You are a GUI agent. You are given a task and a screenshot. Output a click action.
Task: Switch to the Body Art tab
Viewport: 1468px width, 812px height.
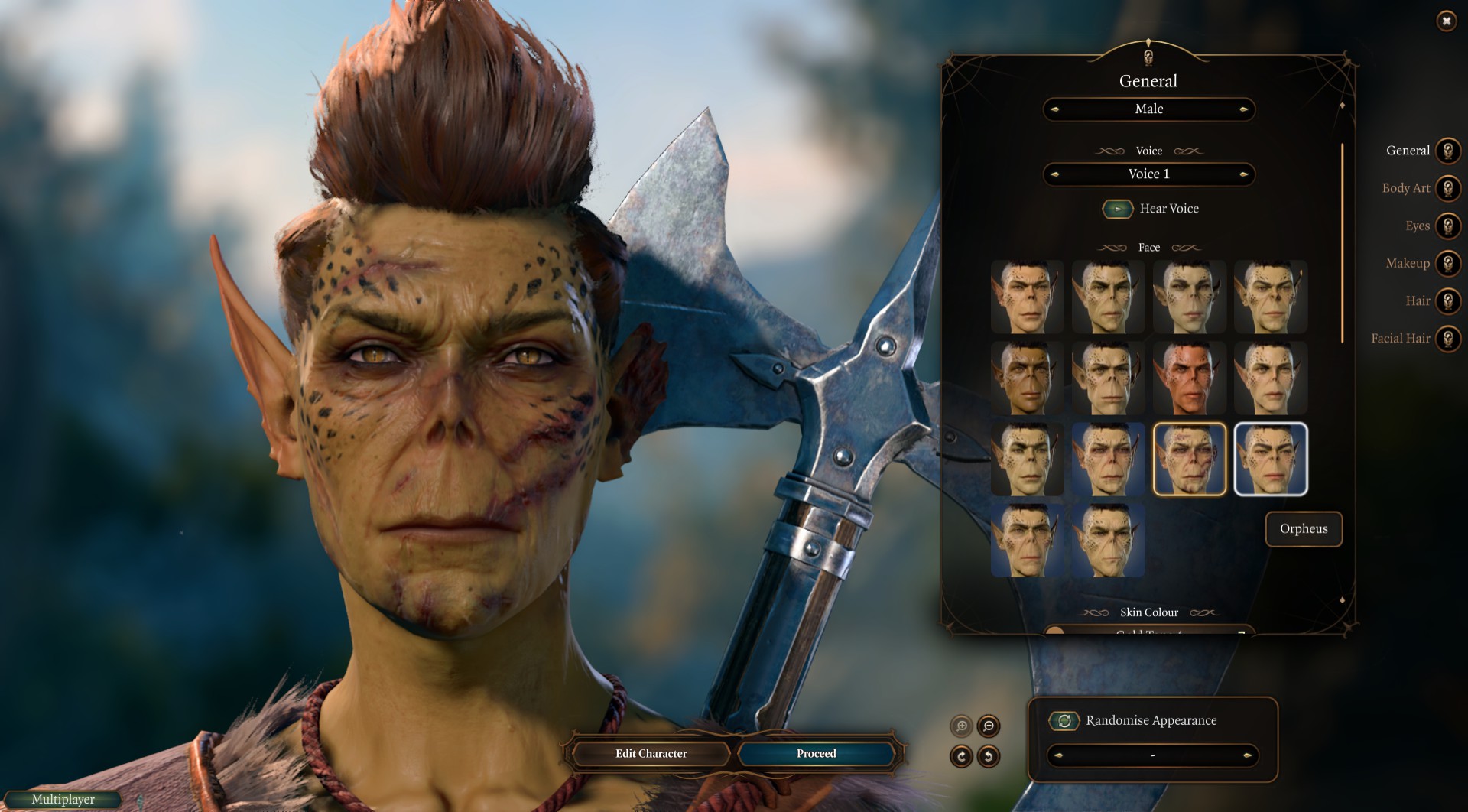(1447, 188)
